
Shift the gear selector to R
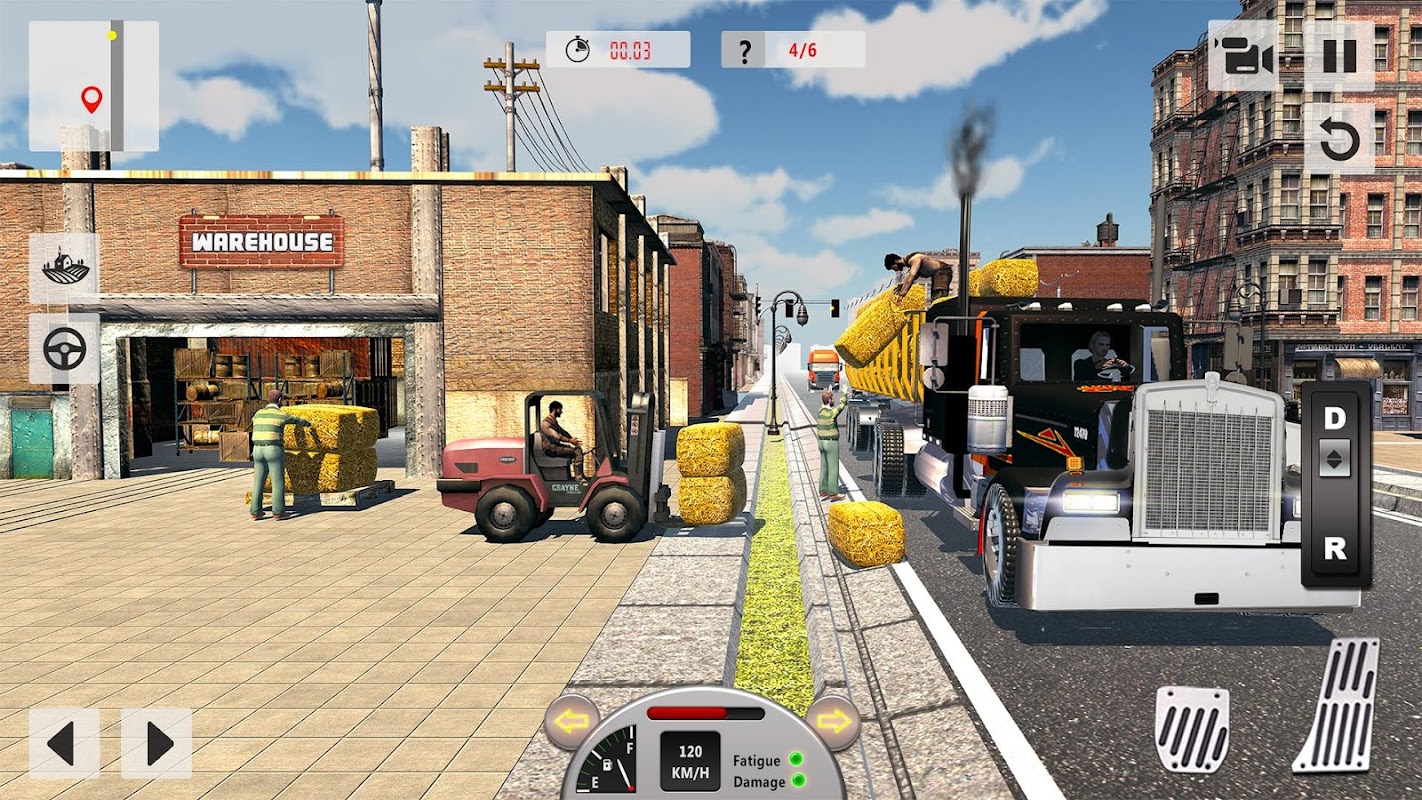[1335, 548]
